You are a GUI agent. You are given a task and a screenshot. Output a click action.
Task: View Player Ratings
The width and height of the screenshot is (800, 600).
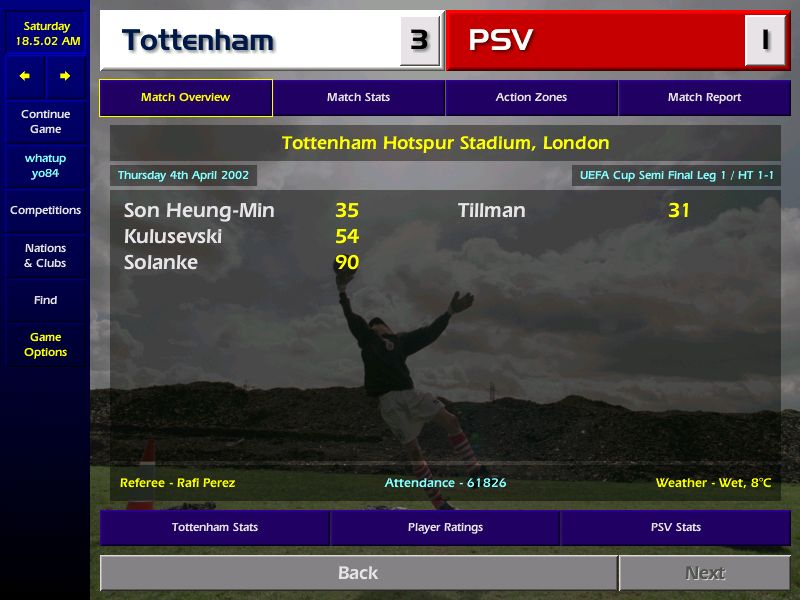[x=445, y=528]
